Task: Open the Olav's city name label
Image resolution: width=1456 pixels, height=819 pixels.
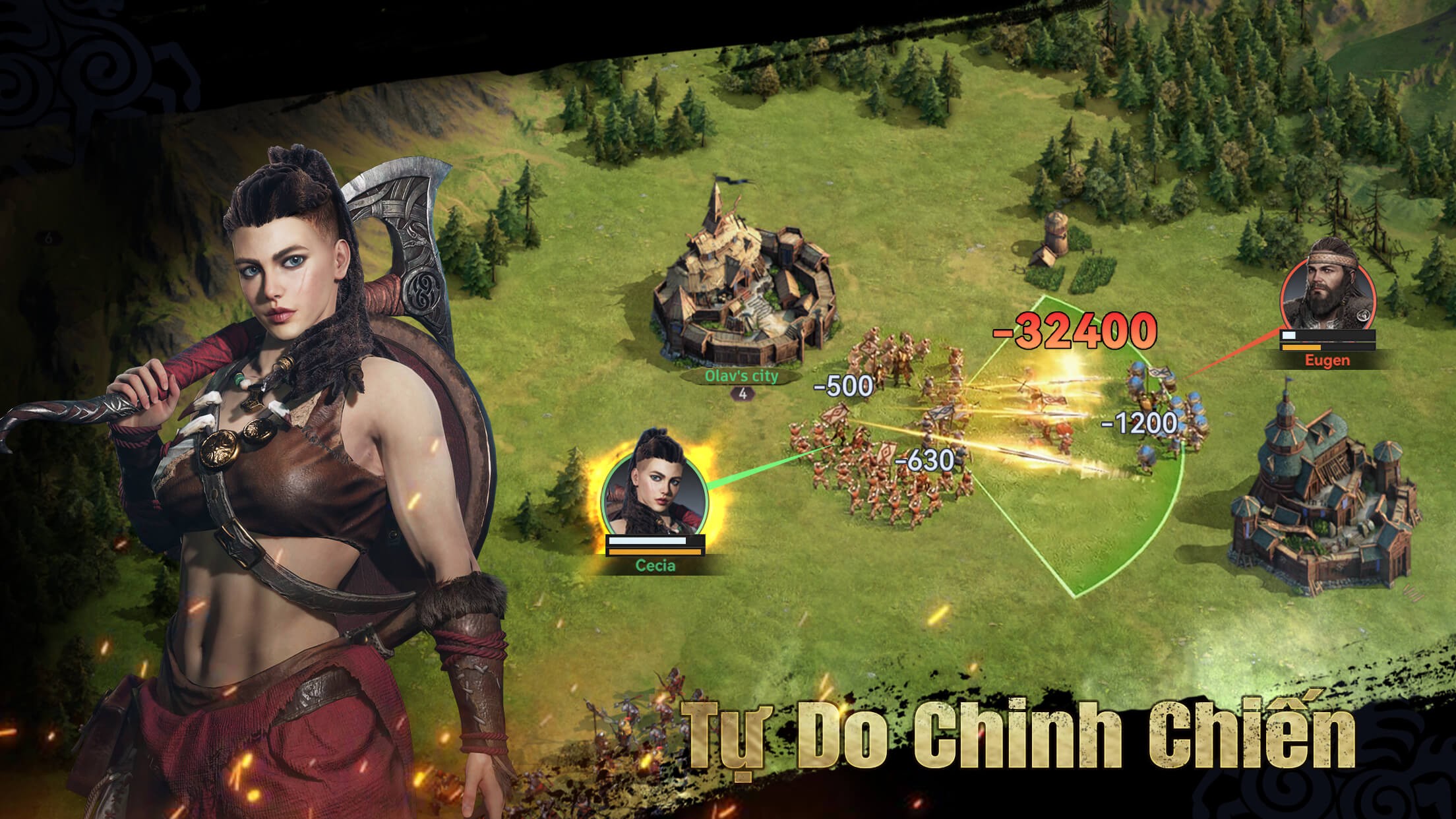Action: tap(741, 377)
